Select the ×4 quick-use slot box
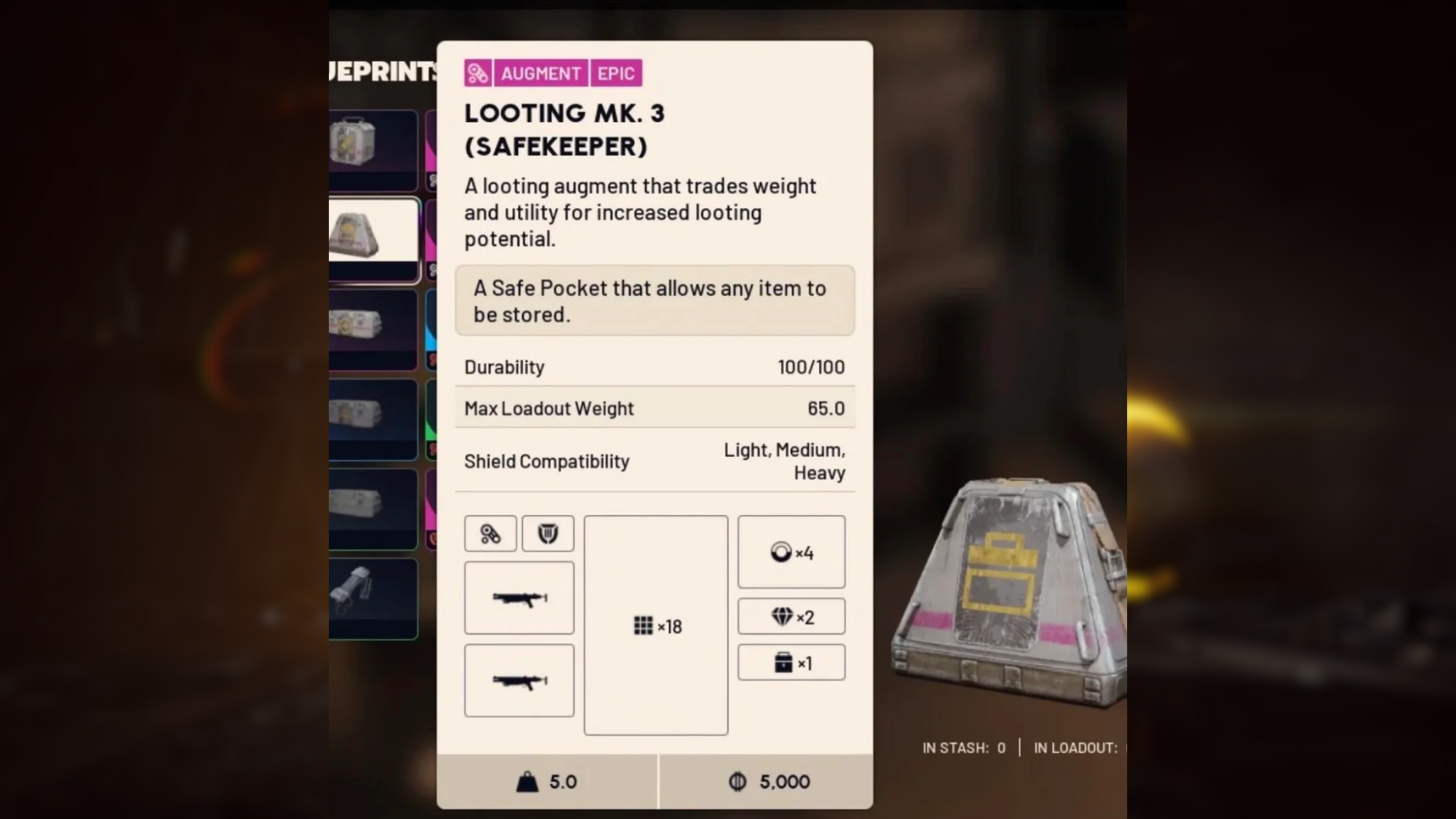Screen dimensions: 1456x819 coord(791,552)
